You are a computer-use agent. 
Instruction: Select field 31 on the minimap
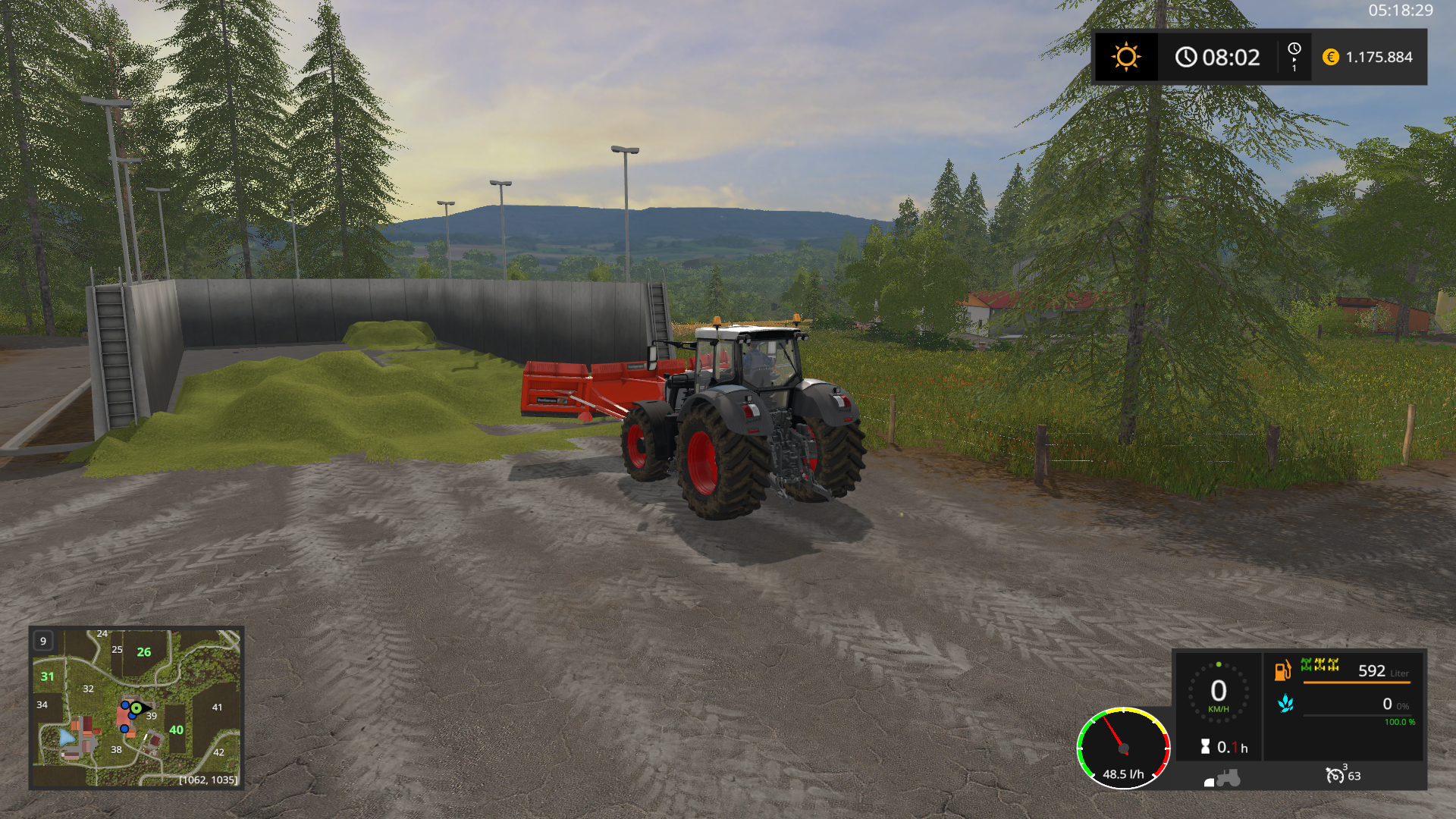(x=48, y=676)
